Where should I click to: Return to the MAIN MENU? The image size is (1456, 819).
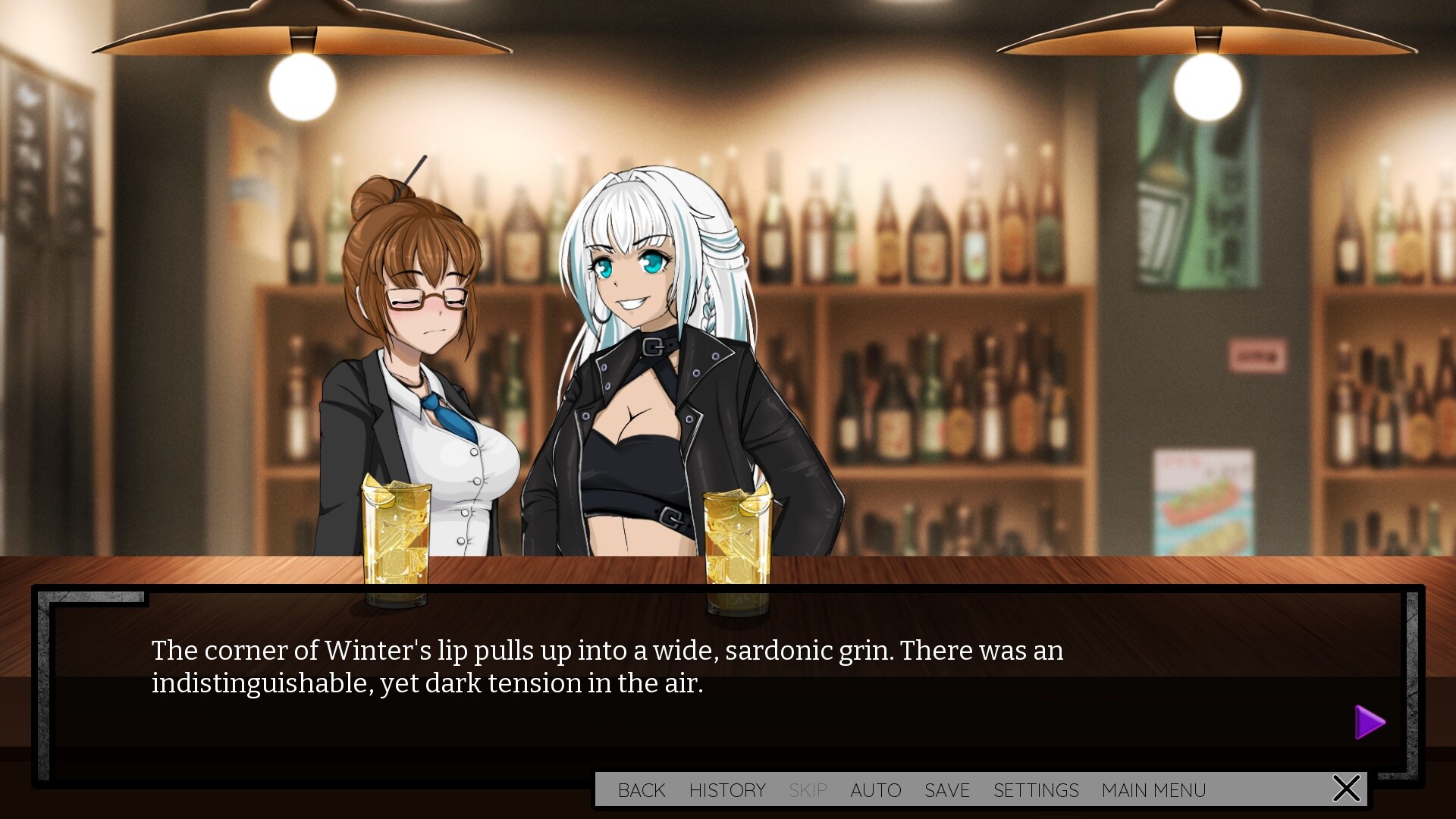click(x=1153, y=789)
